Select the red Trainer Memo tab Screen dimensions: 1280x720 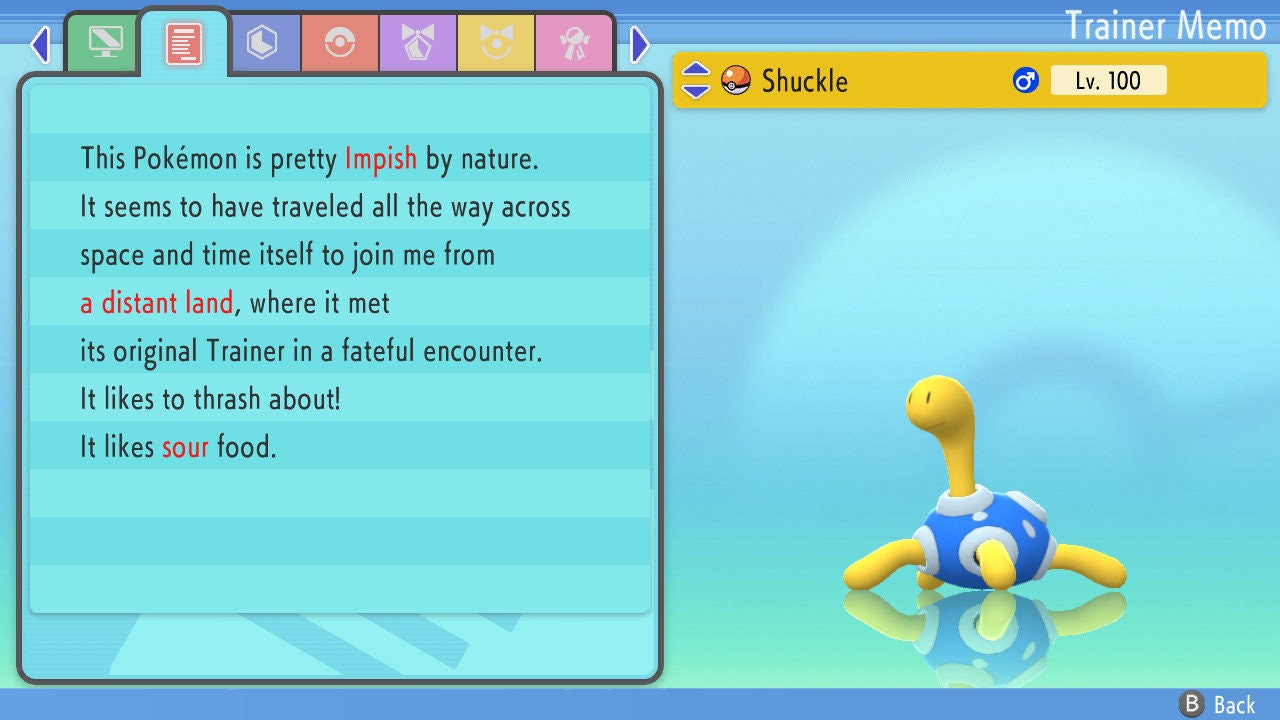coord(183,43)
